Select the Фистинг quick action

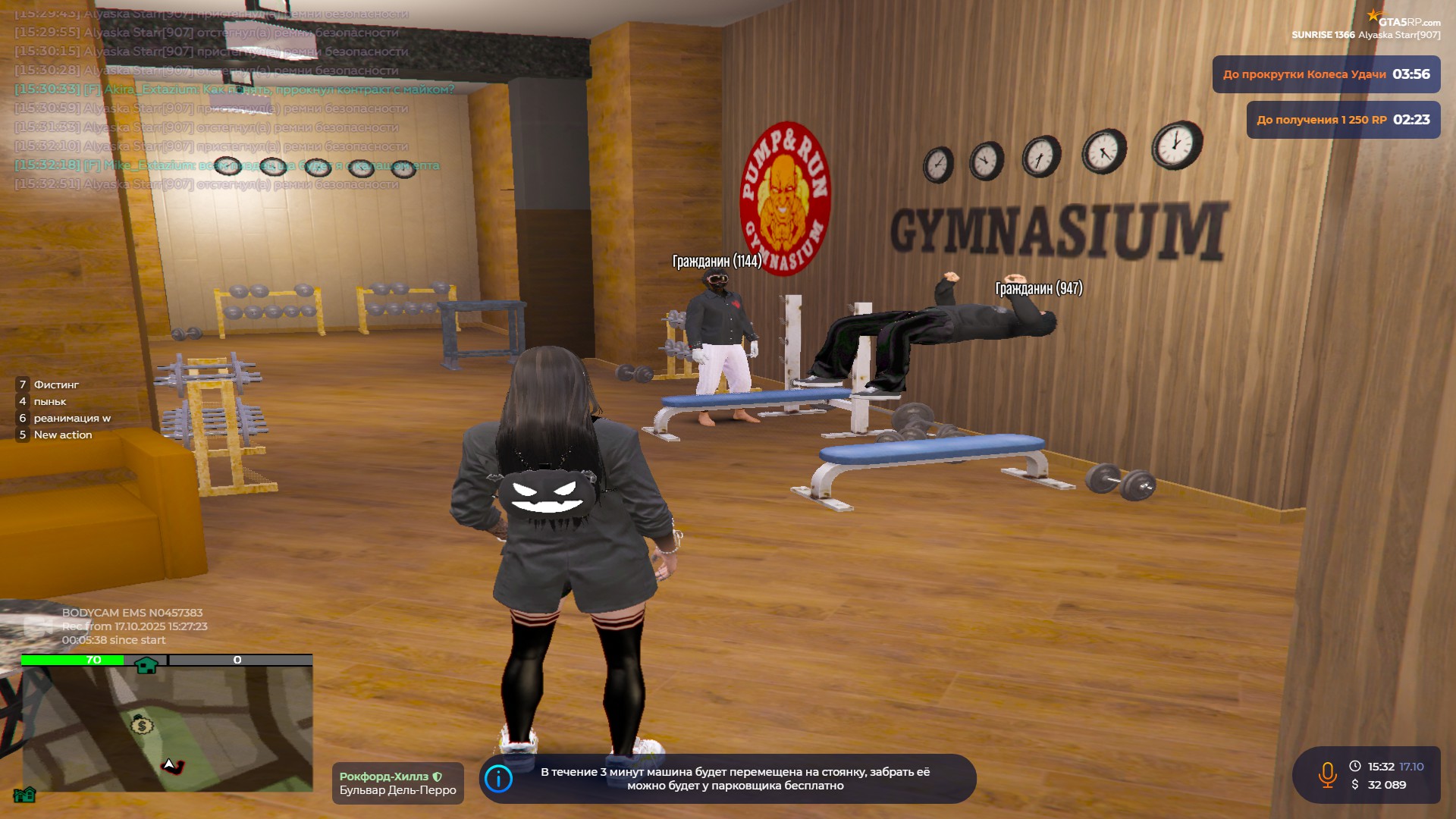[56, 384]
